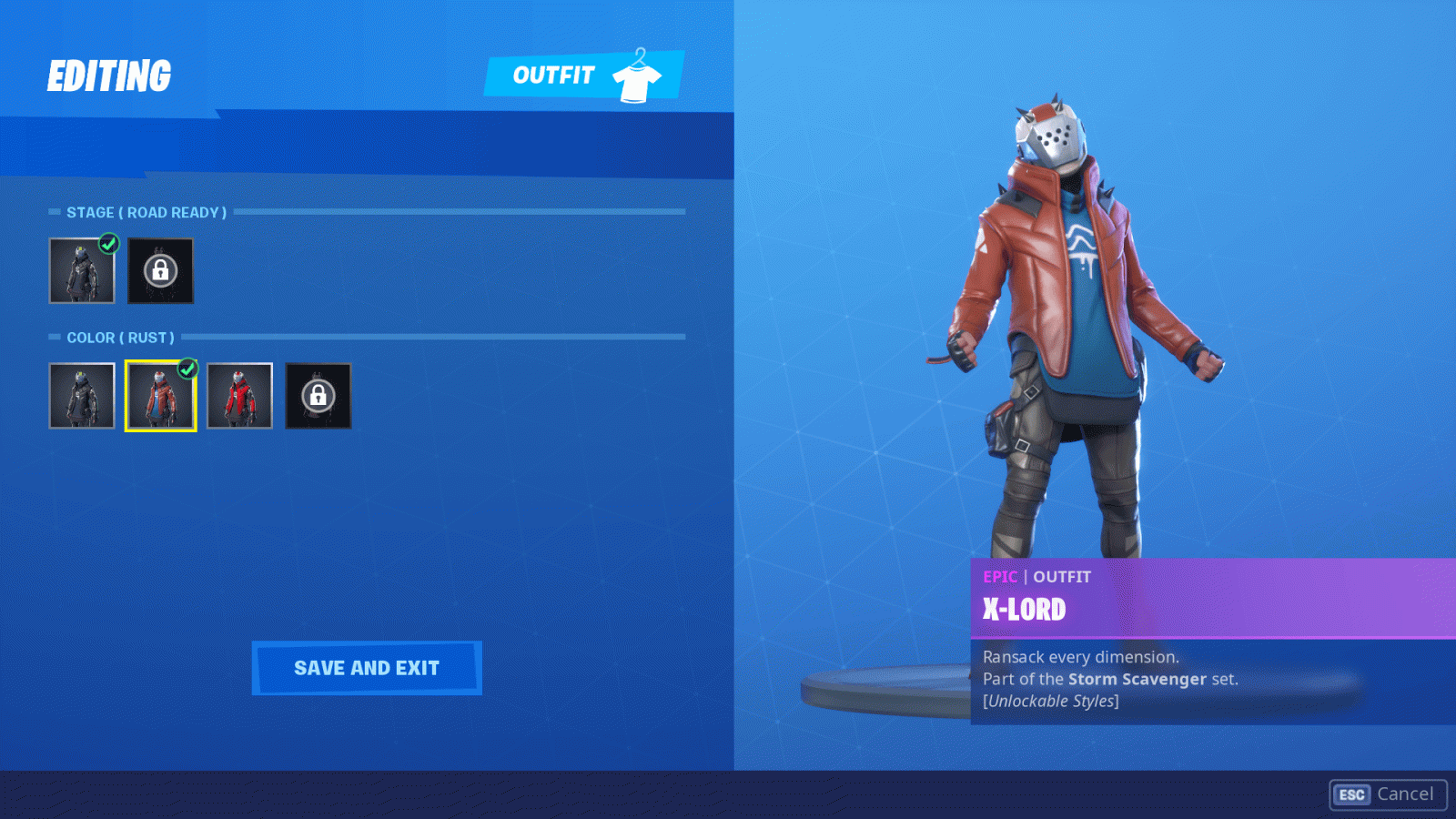This screenshot has width=1456, height=819.
Task: Click the lock icon in the Stage row
Action: point(160,269)
